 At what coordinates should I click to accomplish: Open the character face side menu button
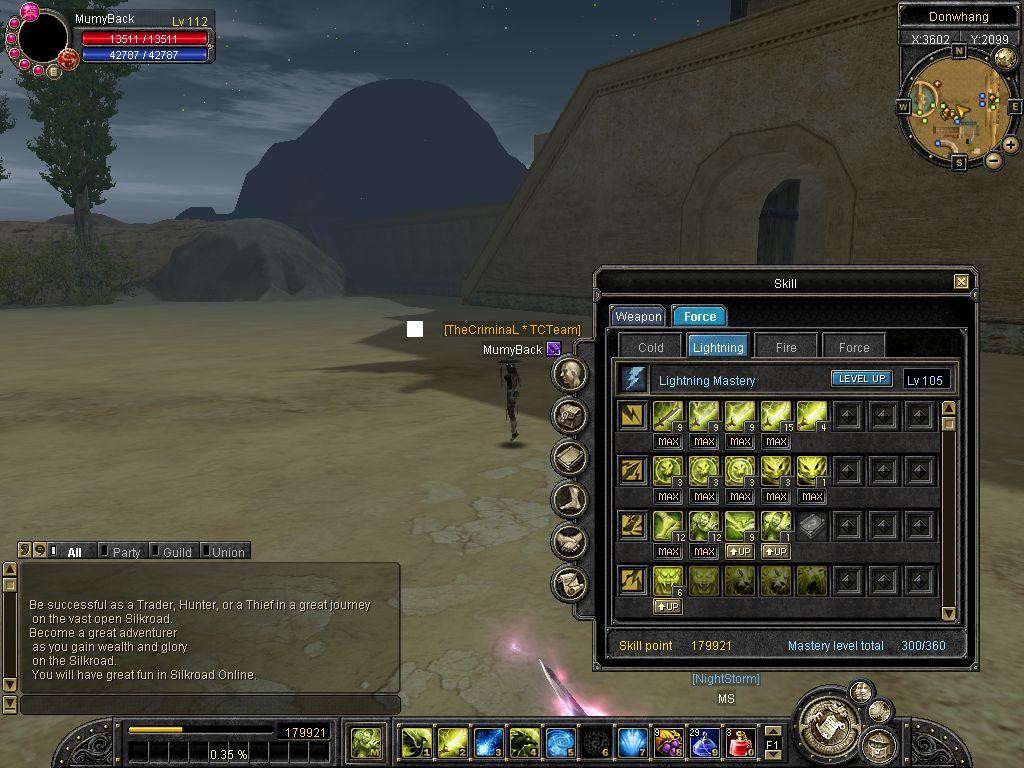click(x=571, y=375)
